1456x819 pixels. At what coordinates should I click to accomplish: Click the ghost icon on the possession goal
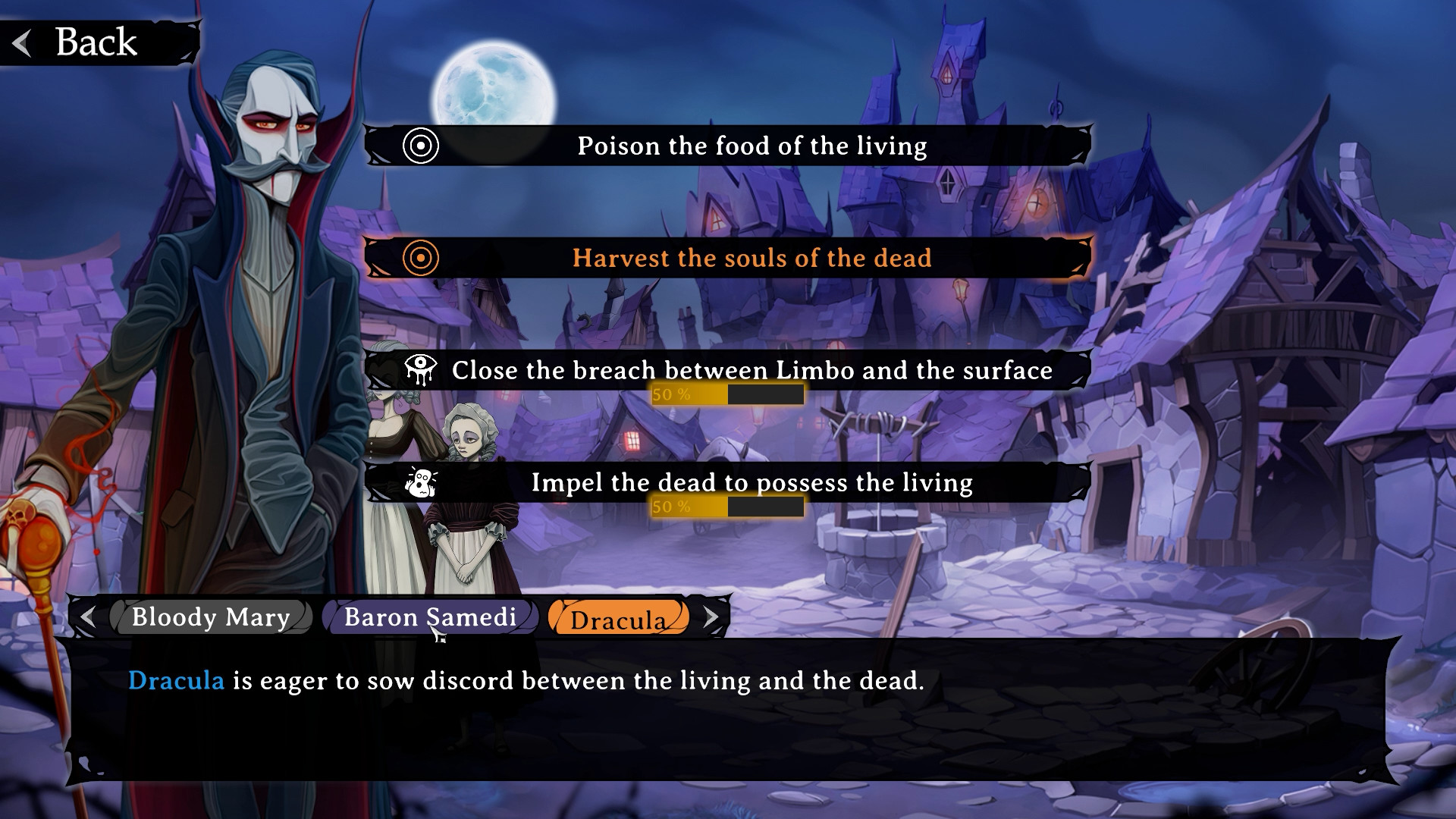pyautogui.click(x=422, y=483)
